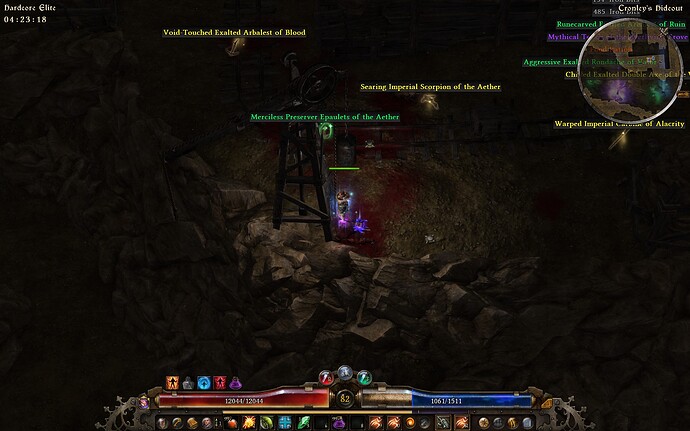The image size is (690, 431).
Task: Trigger the fiery explosion skill slot
Action: (247, 423)
